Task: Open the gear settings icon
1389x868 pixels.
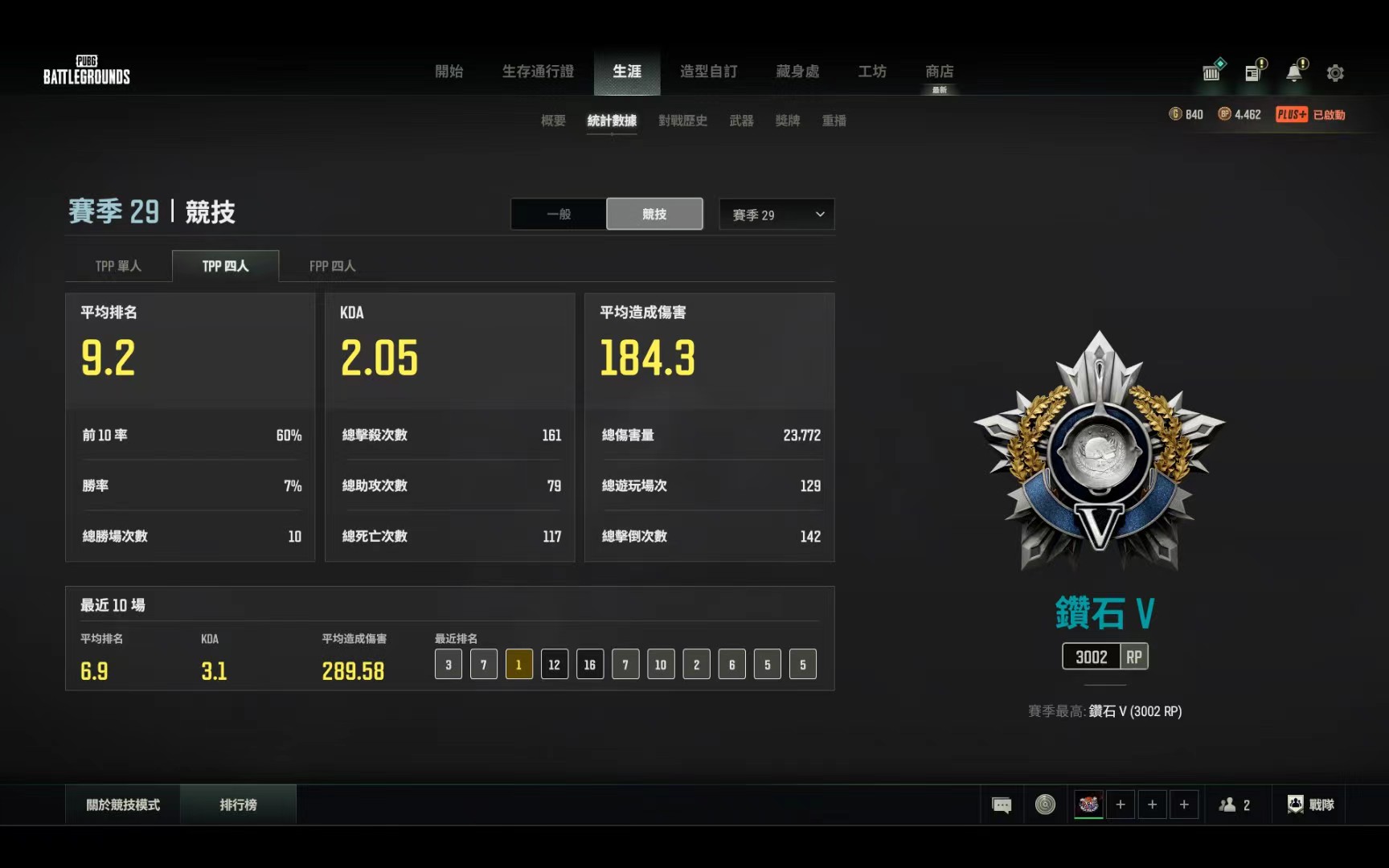Action: (1335, 73)
